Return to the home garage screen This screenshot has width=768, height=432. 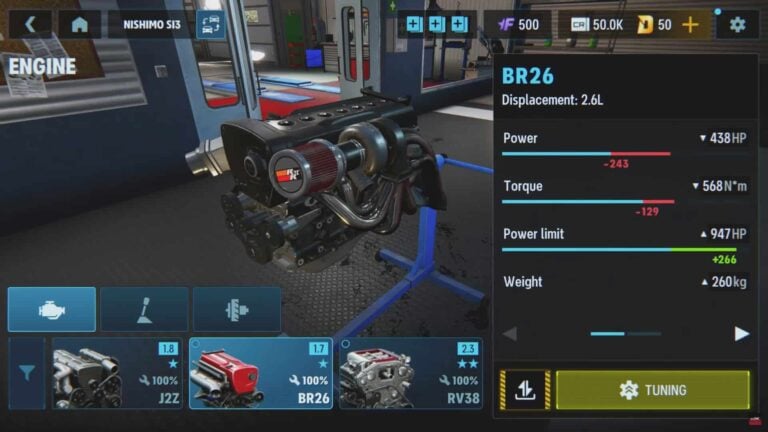point(80,24)
